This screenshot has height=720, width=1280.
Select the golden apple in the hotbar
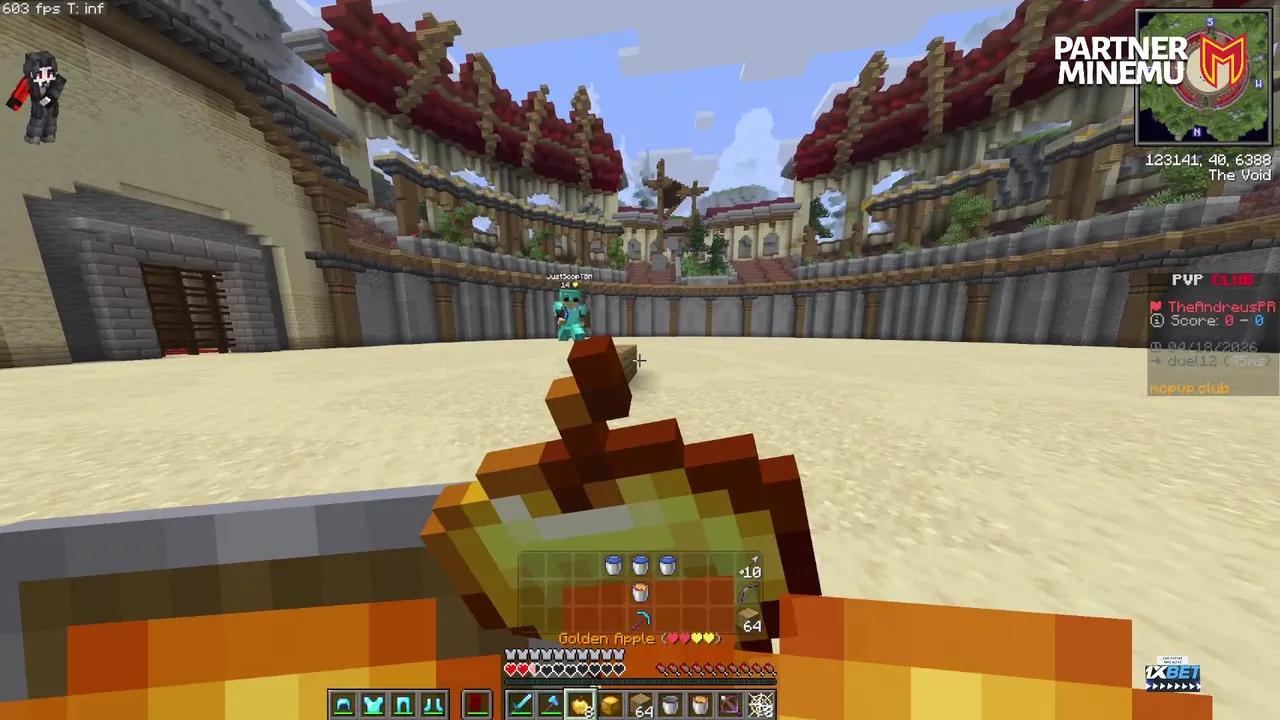[582, 705]
